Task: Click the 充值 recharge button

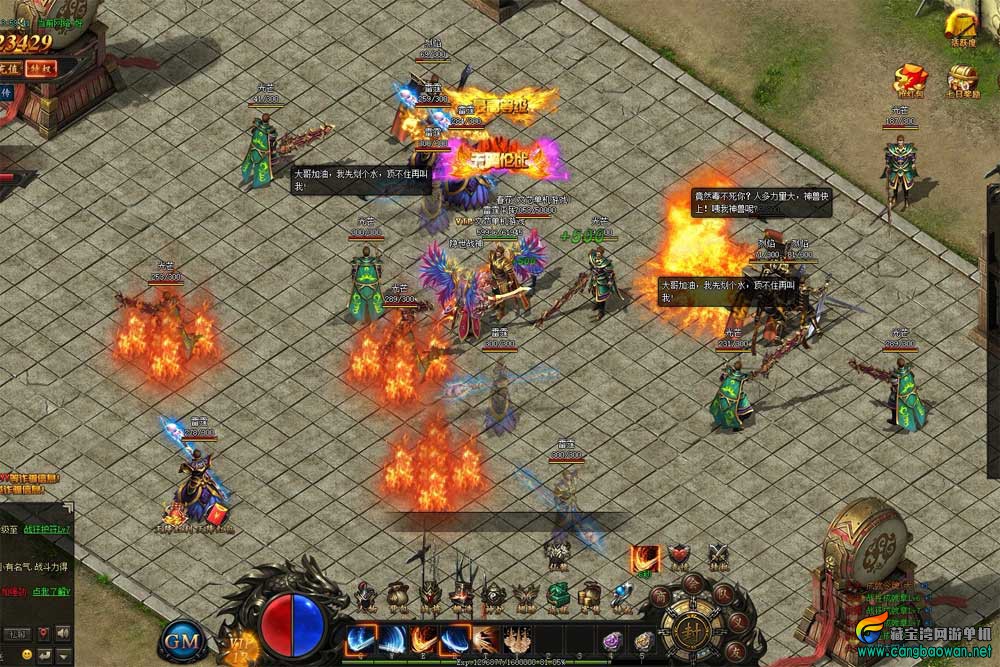Action: pos(9,68)
